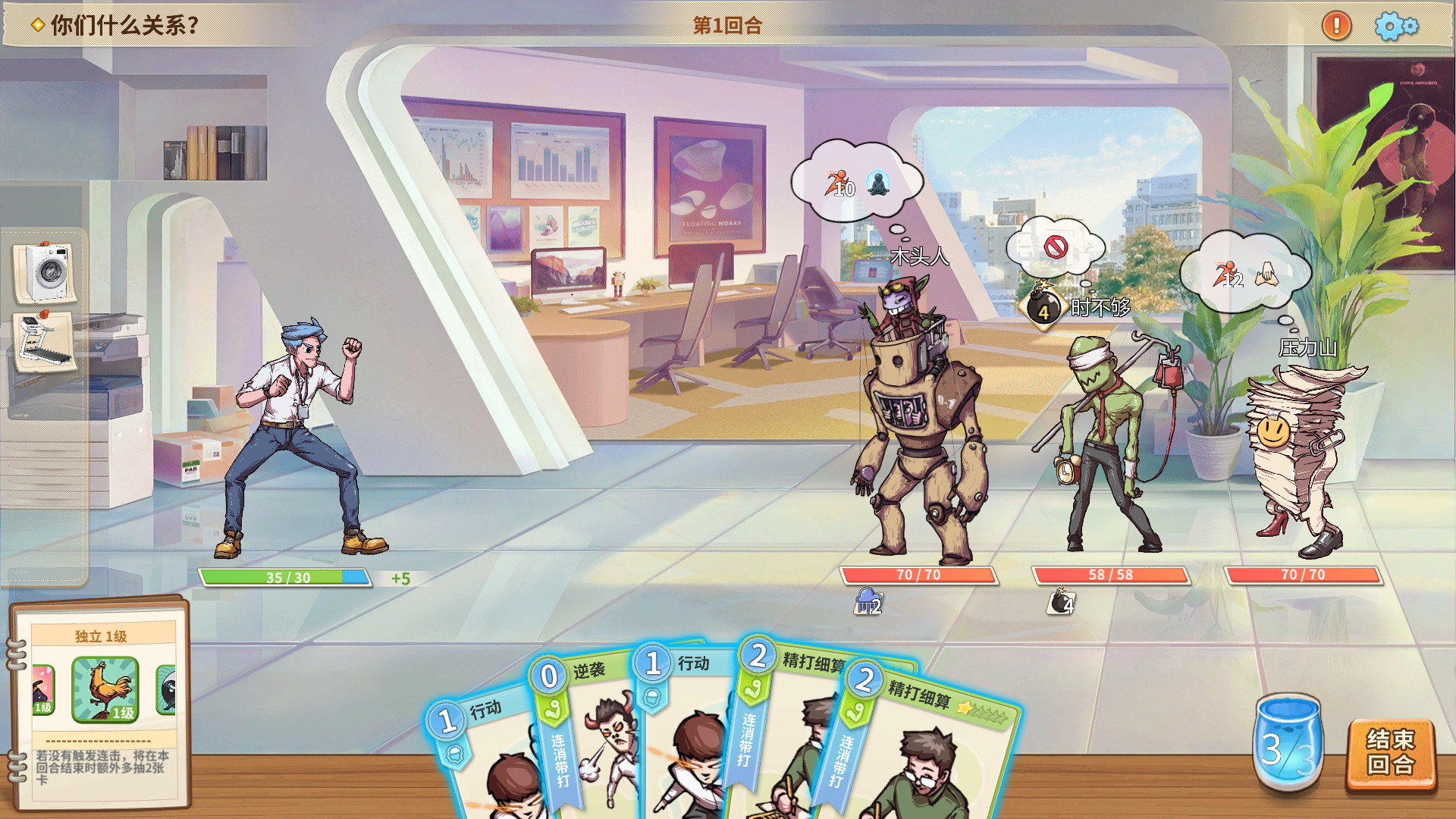Open the 你们什么关系? stage title
Image resolution: width=1456 pixels, height=819 pixels.
pos(118,26)
